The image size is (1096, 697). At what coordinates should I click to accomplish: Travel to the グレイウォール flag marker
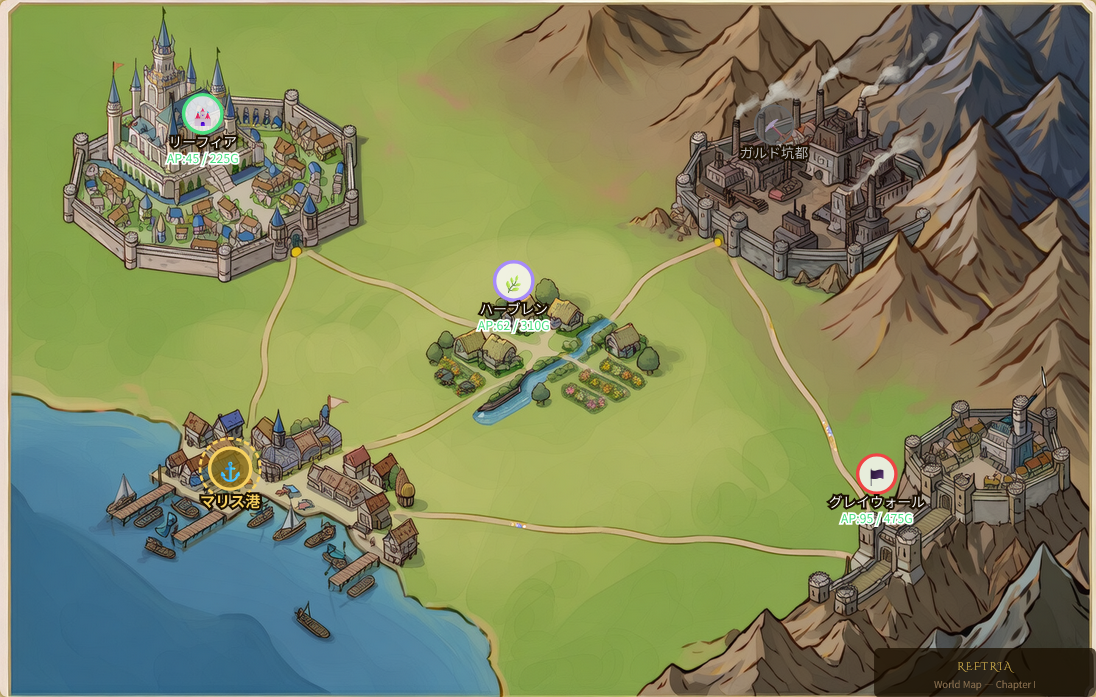(876, 474)
